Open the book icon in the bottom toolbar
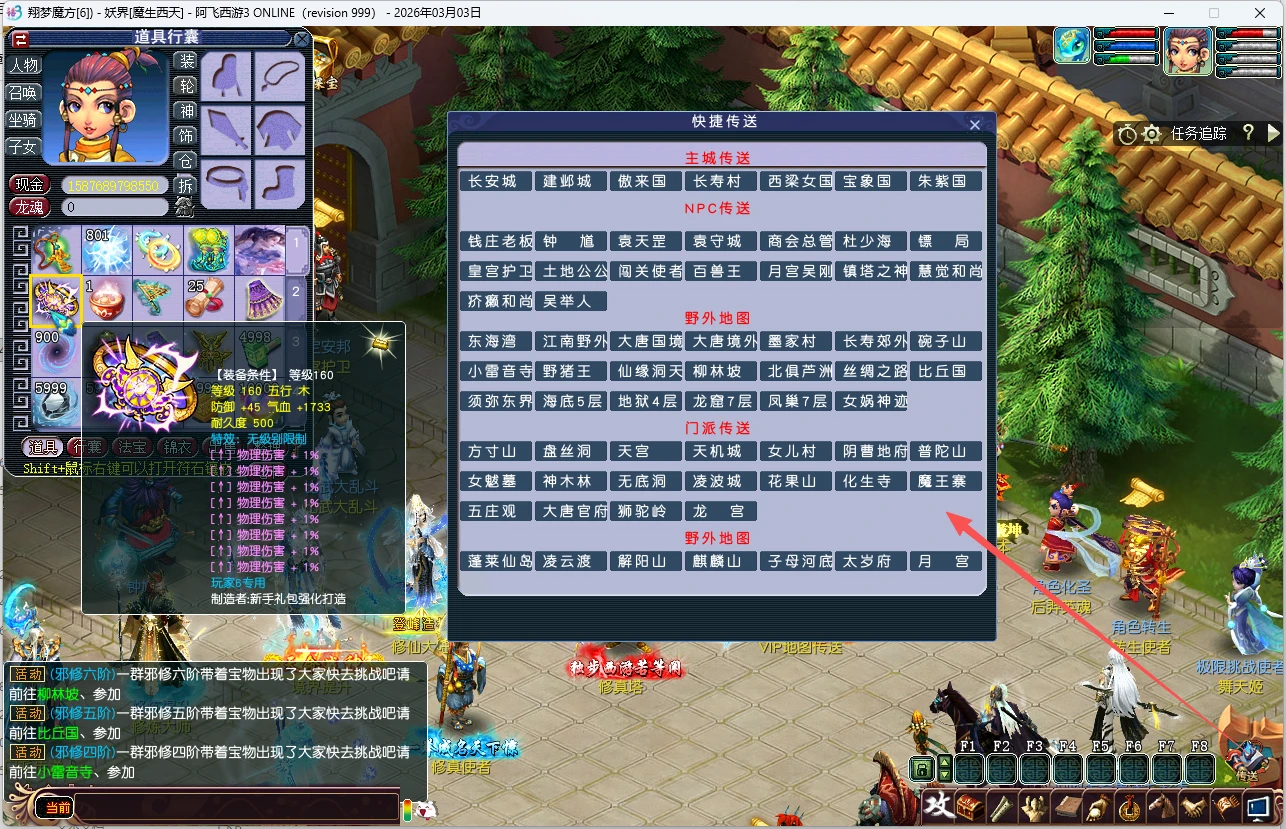The image size is (1286, 829). point(1067,807)
